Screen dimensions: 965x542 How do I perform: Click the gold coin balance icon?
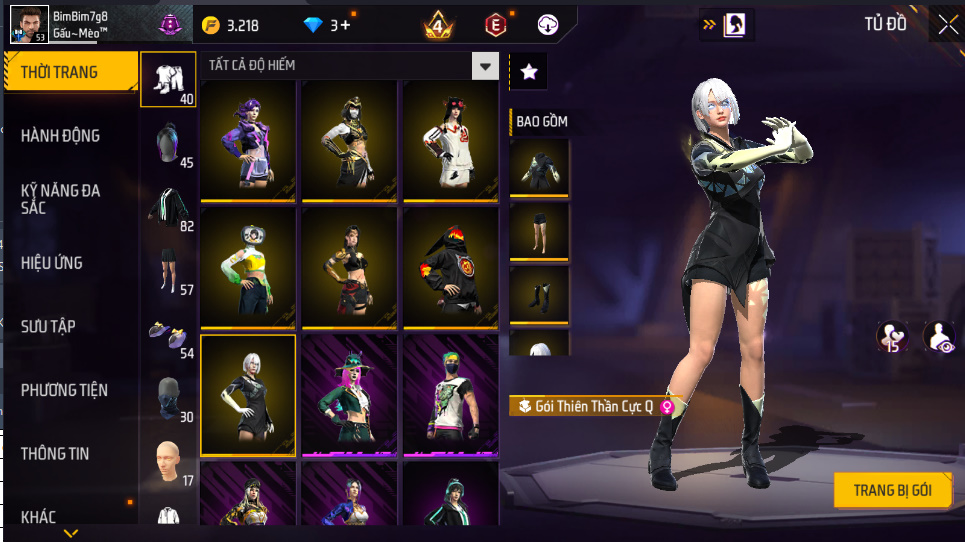[211, 25]
